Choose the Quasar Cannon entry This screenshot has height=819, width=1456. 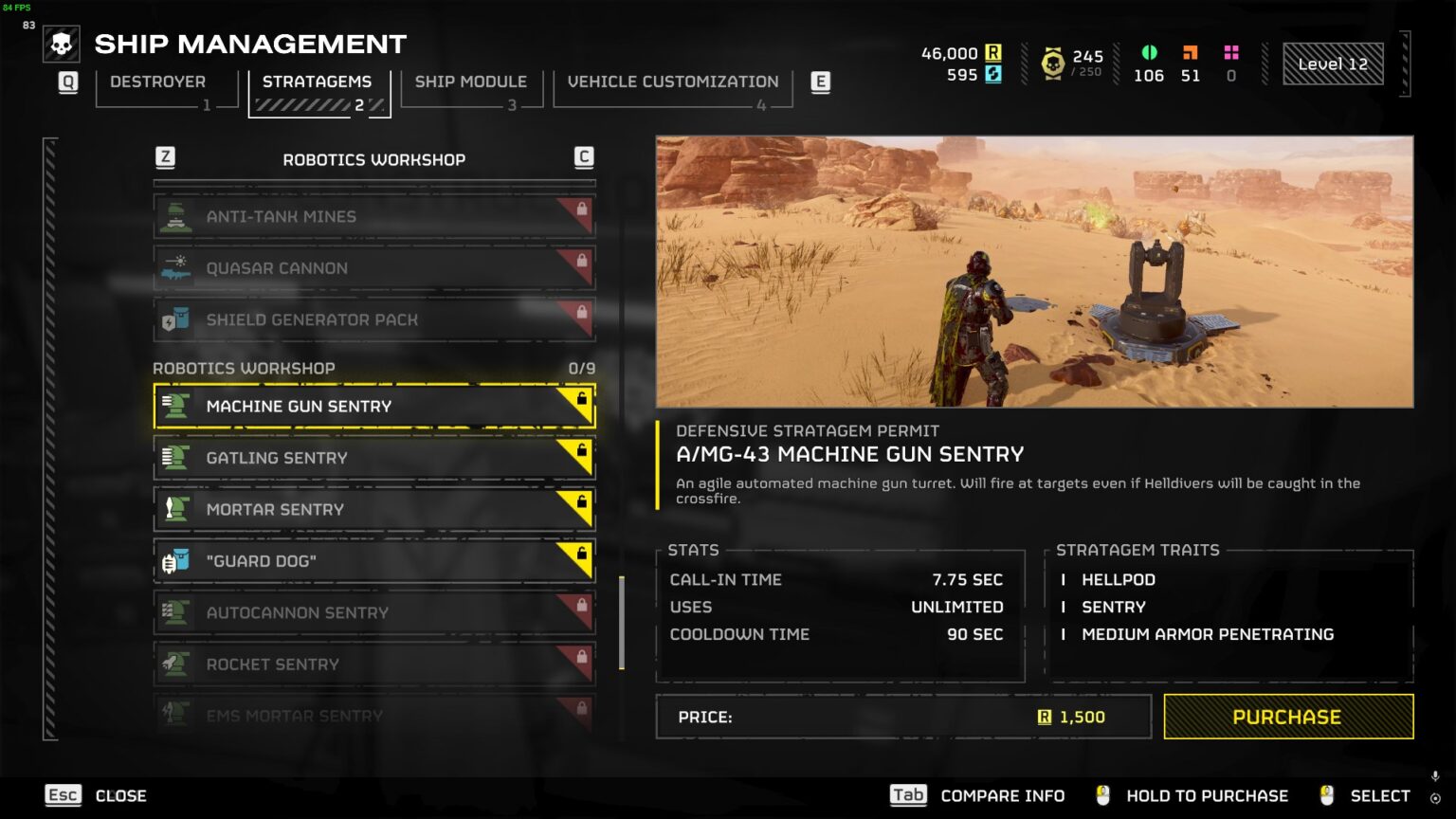point(374,268)
